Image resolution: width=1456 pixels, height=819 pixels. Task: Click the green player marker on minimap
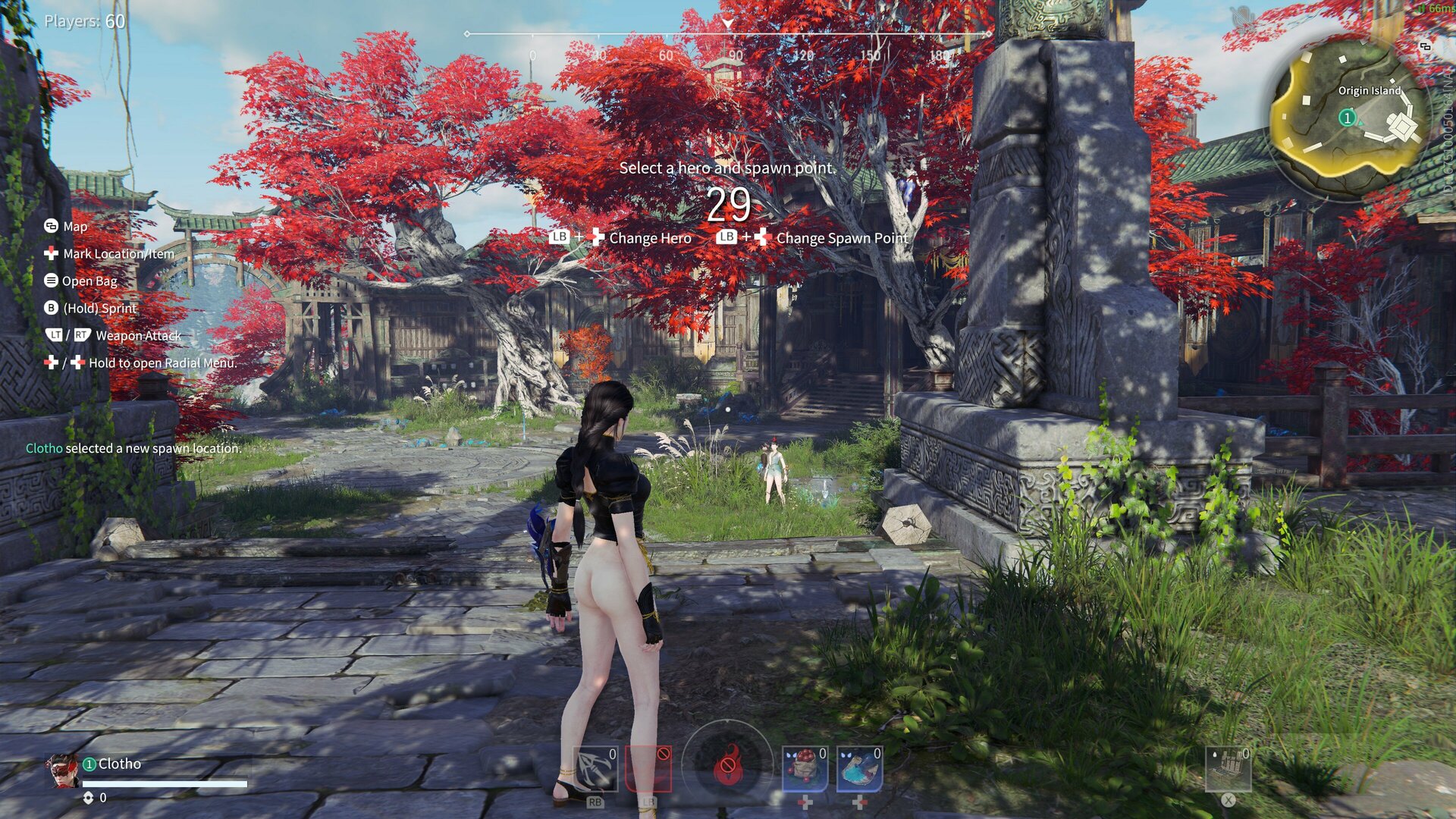tap(1348, 118)
